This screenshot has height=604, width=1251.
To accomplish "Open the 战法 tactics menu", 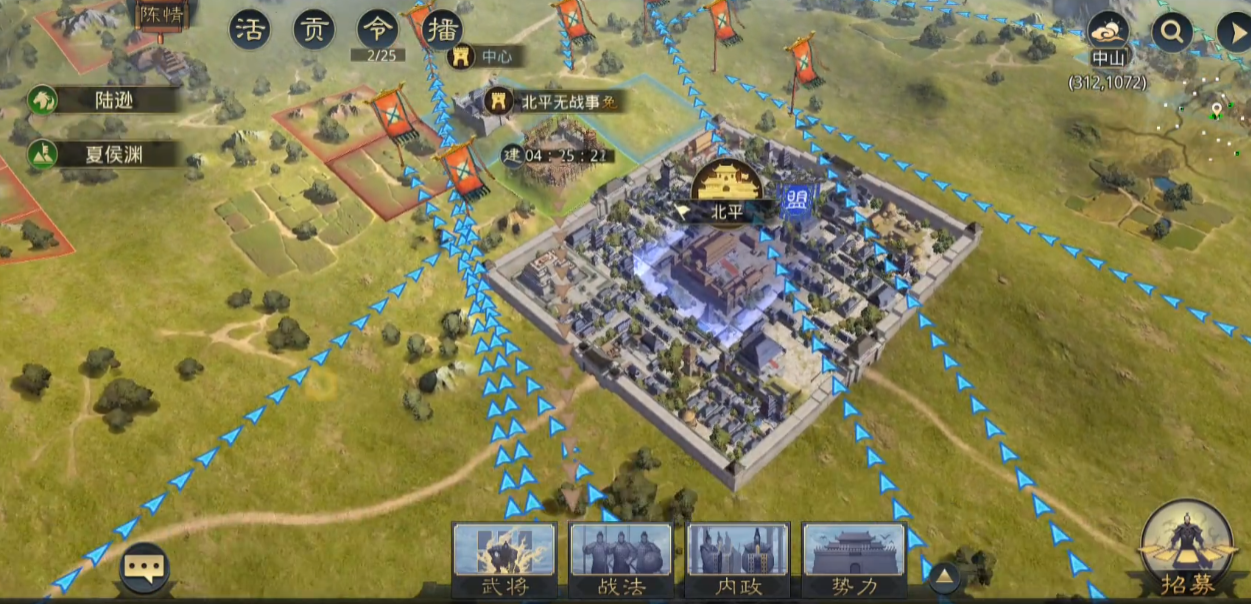I will tap(620, 559).
